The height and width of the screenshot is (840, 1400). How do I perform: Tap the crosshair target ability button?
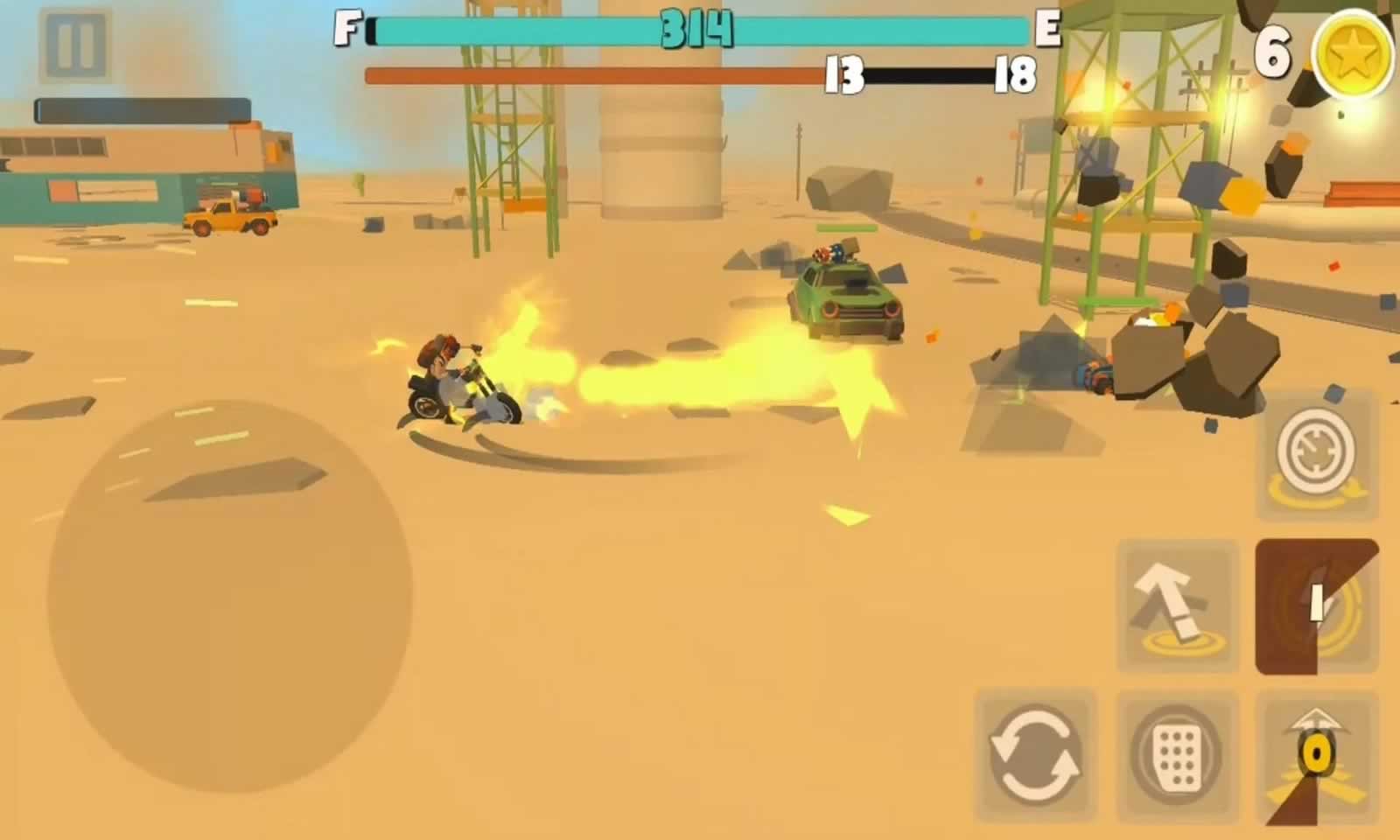1315,455
